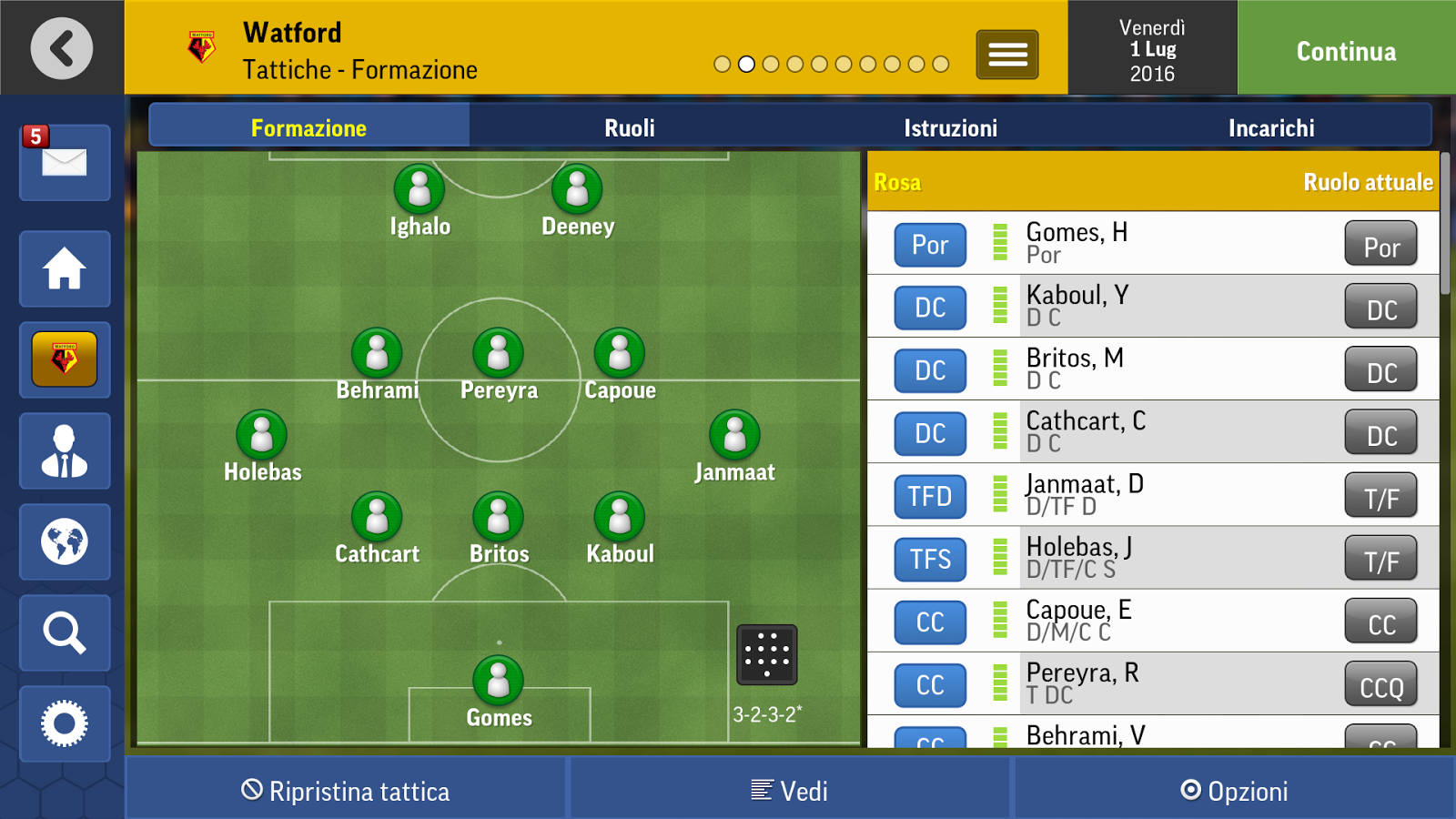This screenshot has width=1456, height=819.
Task: Choose the Vedi button
Action: click(x=790, y=791)
